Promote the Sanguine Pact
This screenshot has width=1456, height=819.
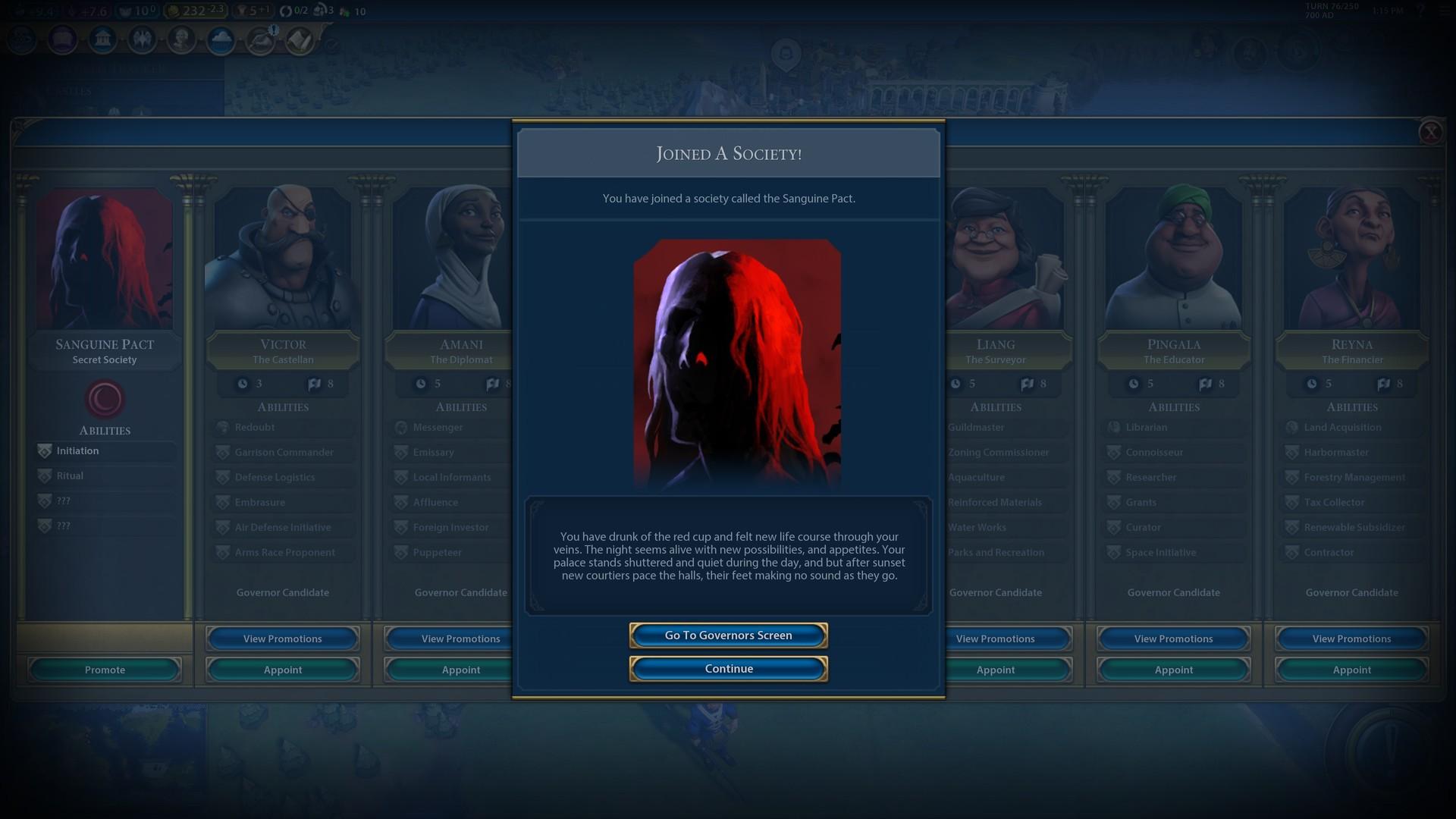(104, 670)
